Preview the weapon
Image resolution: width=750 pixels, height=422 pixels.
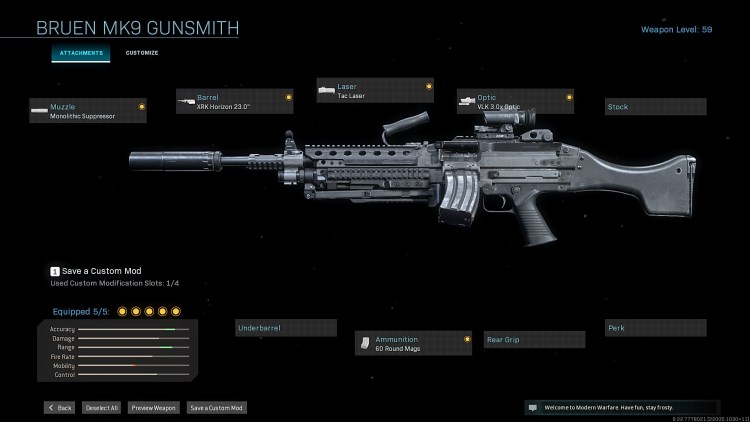[154, 408]
